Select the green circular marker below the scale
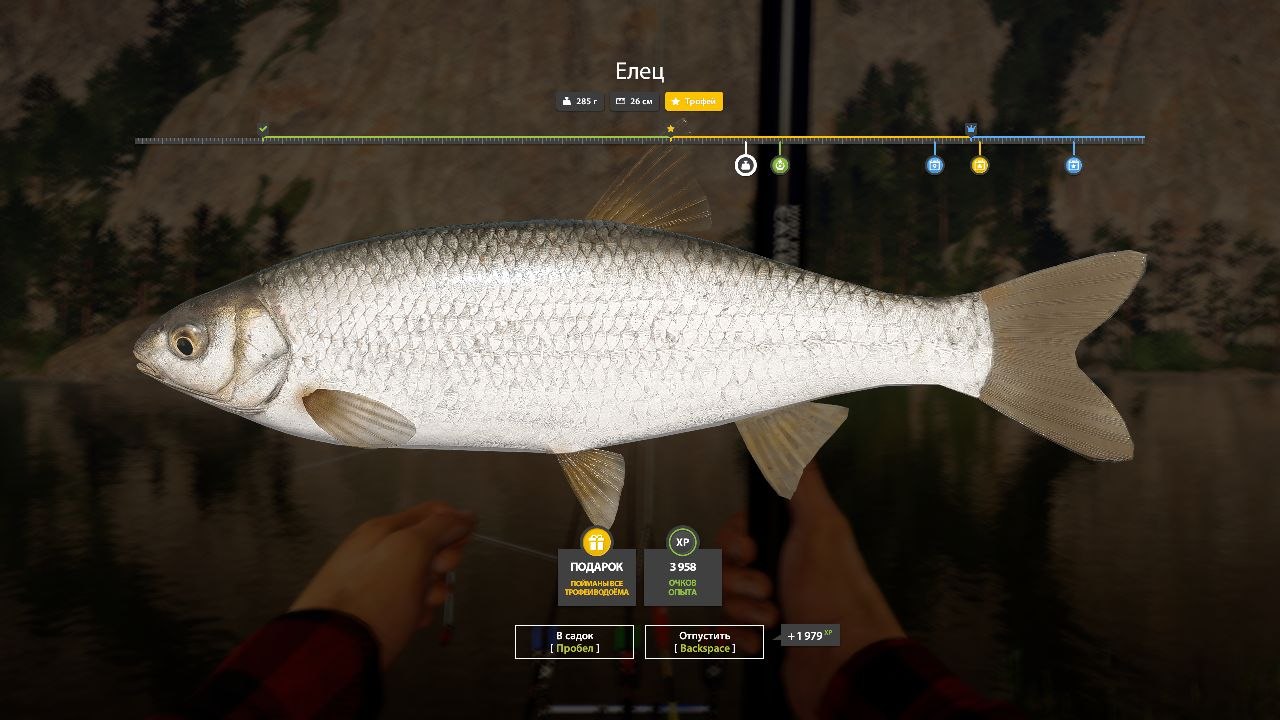This screenshot has width=1280, height=720. tap(780, 165)
